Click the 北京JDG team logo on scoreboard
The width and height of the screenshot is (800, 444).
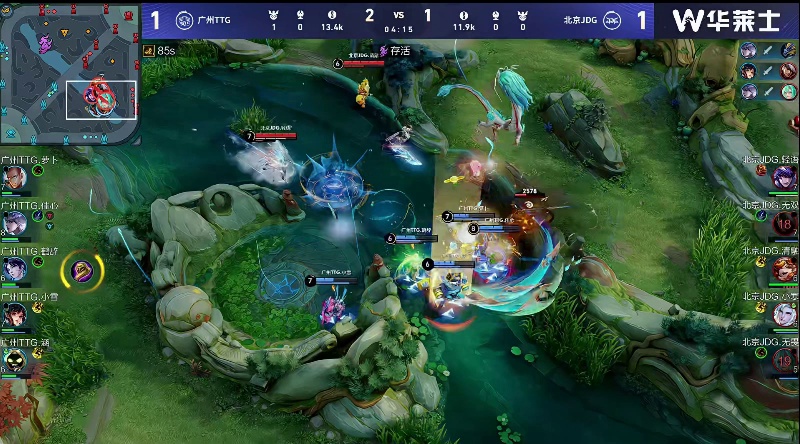(x=612, y=19)
